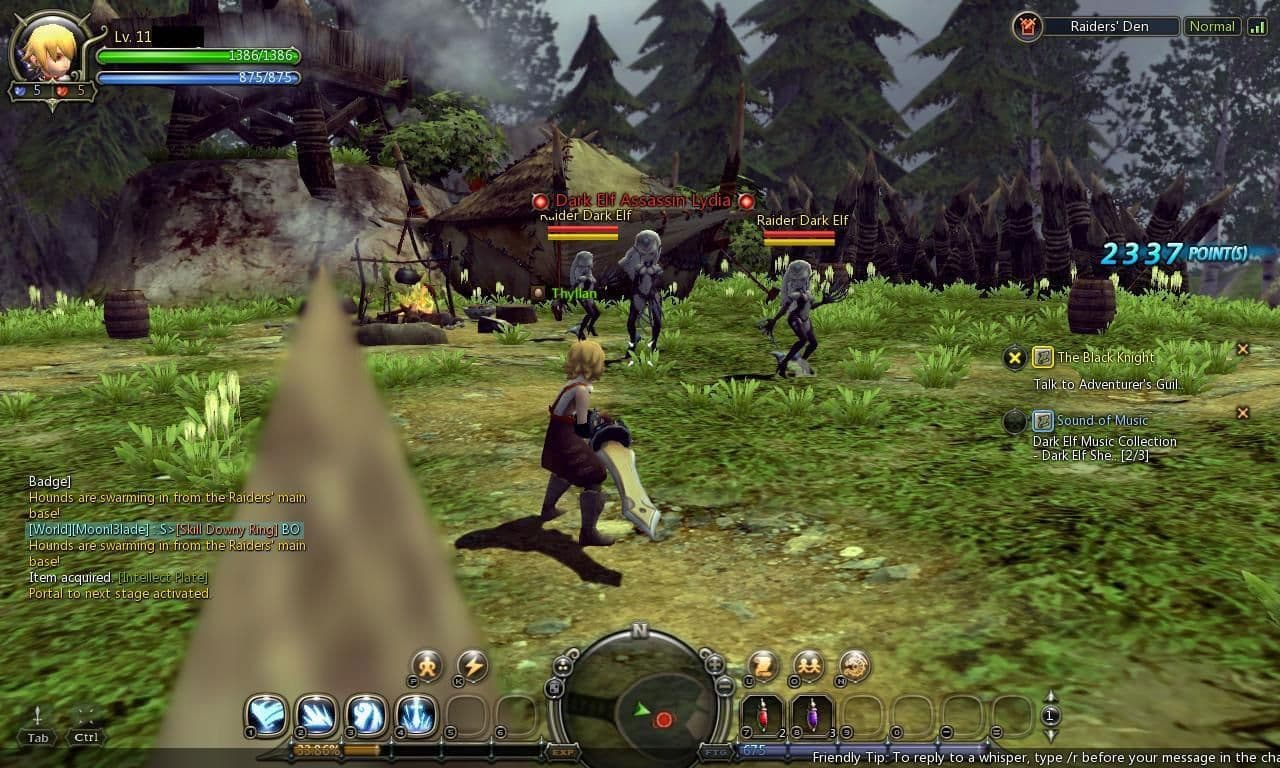Use the red health potion
Image resolution: width=1280 pixels, height=768 pixels.
(762, 715)
